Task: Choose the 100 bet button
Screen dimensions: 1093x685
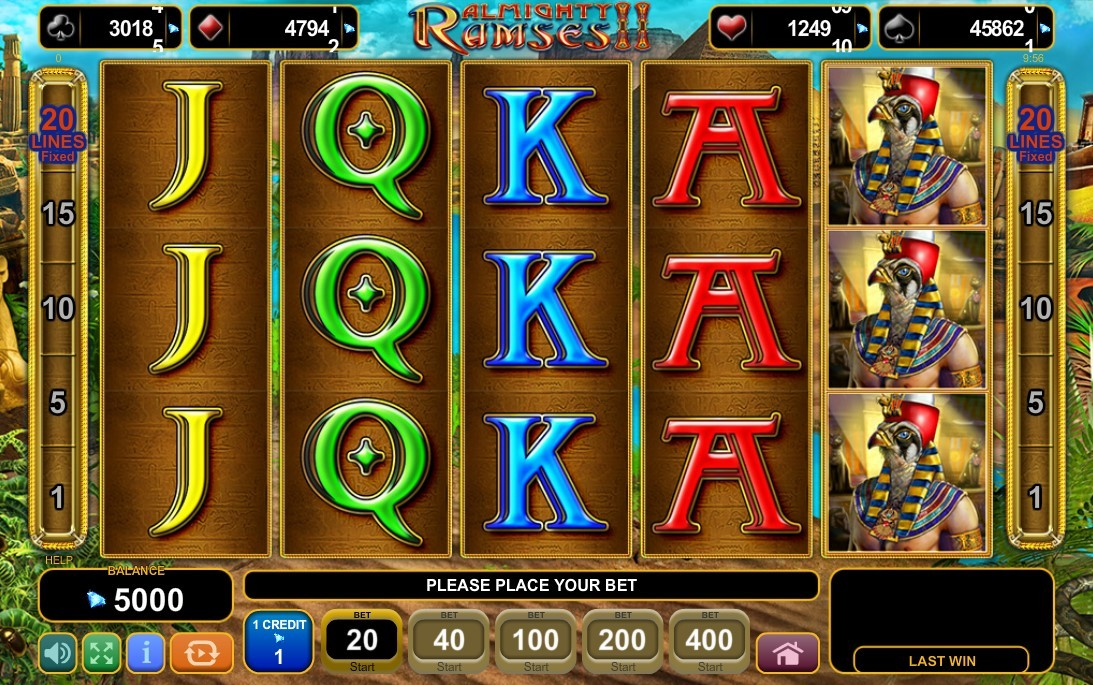Action: click(536, 641)
